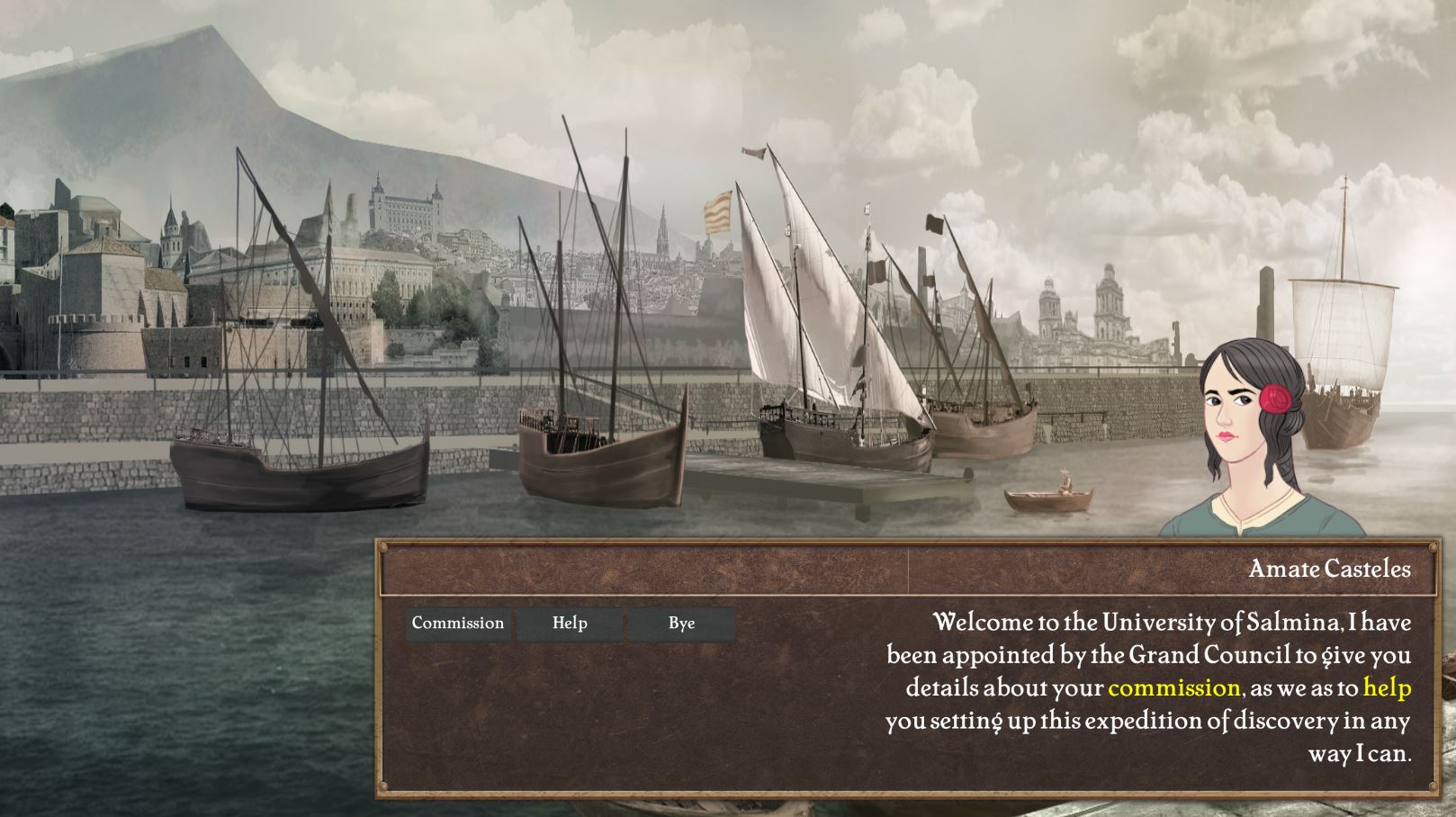Viewport: 1456px width, 817px height.
Task: Open the yellow help keyword link
Action: tap(1387, 688)
